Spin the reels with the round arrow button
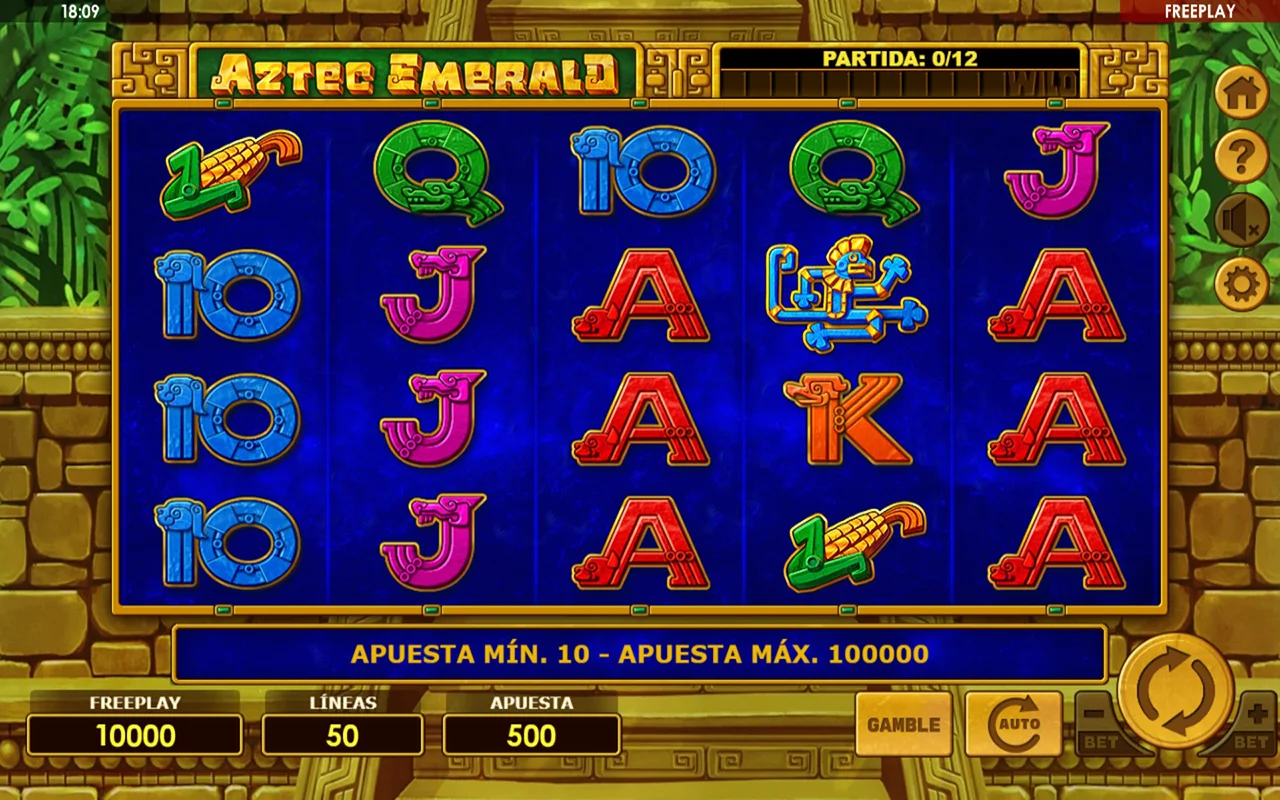1280x800 pixels. tap(1176, 691)
